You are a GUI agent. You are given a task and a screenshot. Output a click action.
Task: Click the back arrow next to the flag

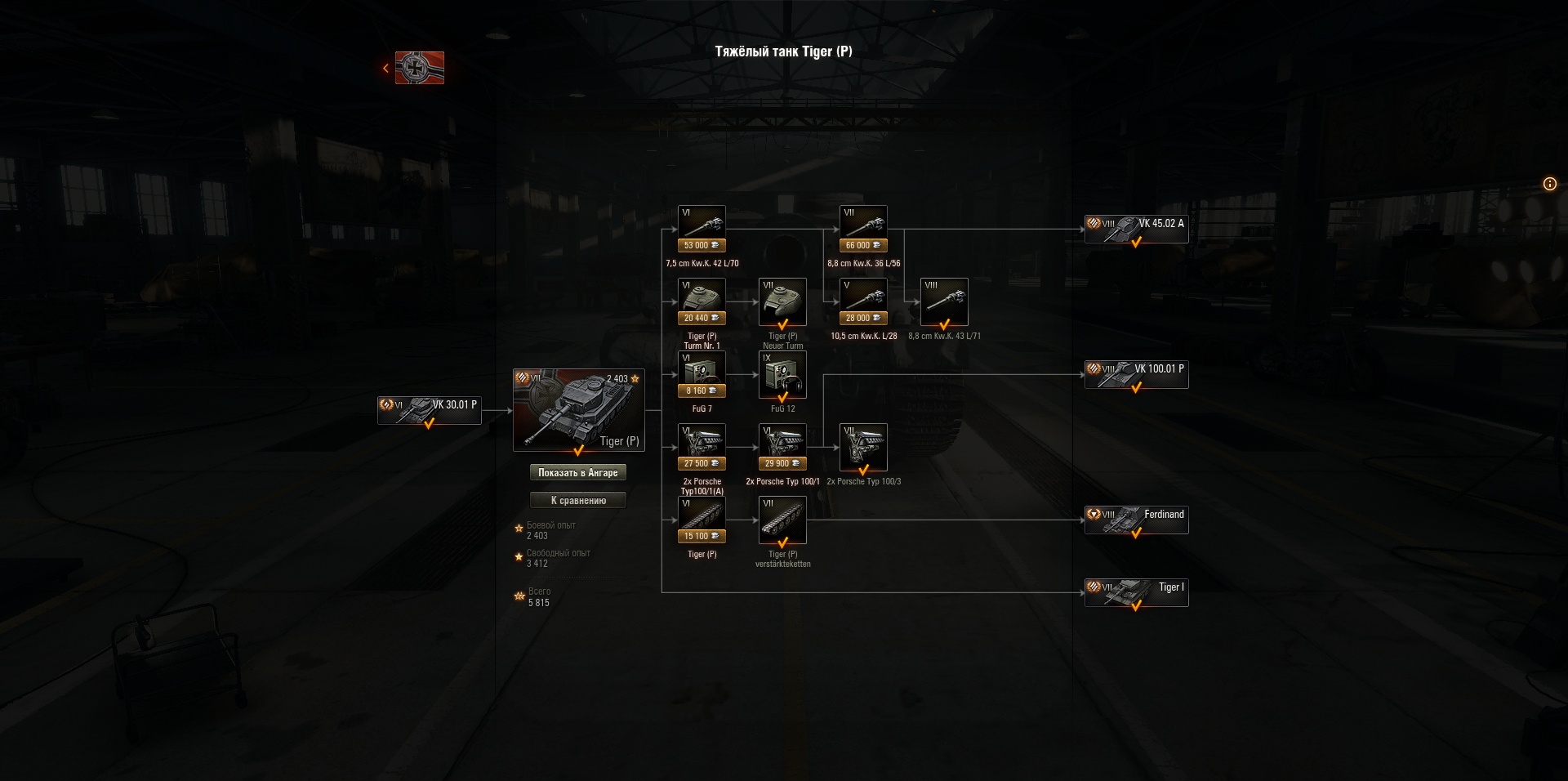pyautogui.click(x=385, y=68)
